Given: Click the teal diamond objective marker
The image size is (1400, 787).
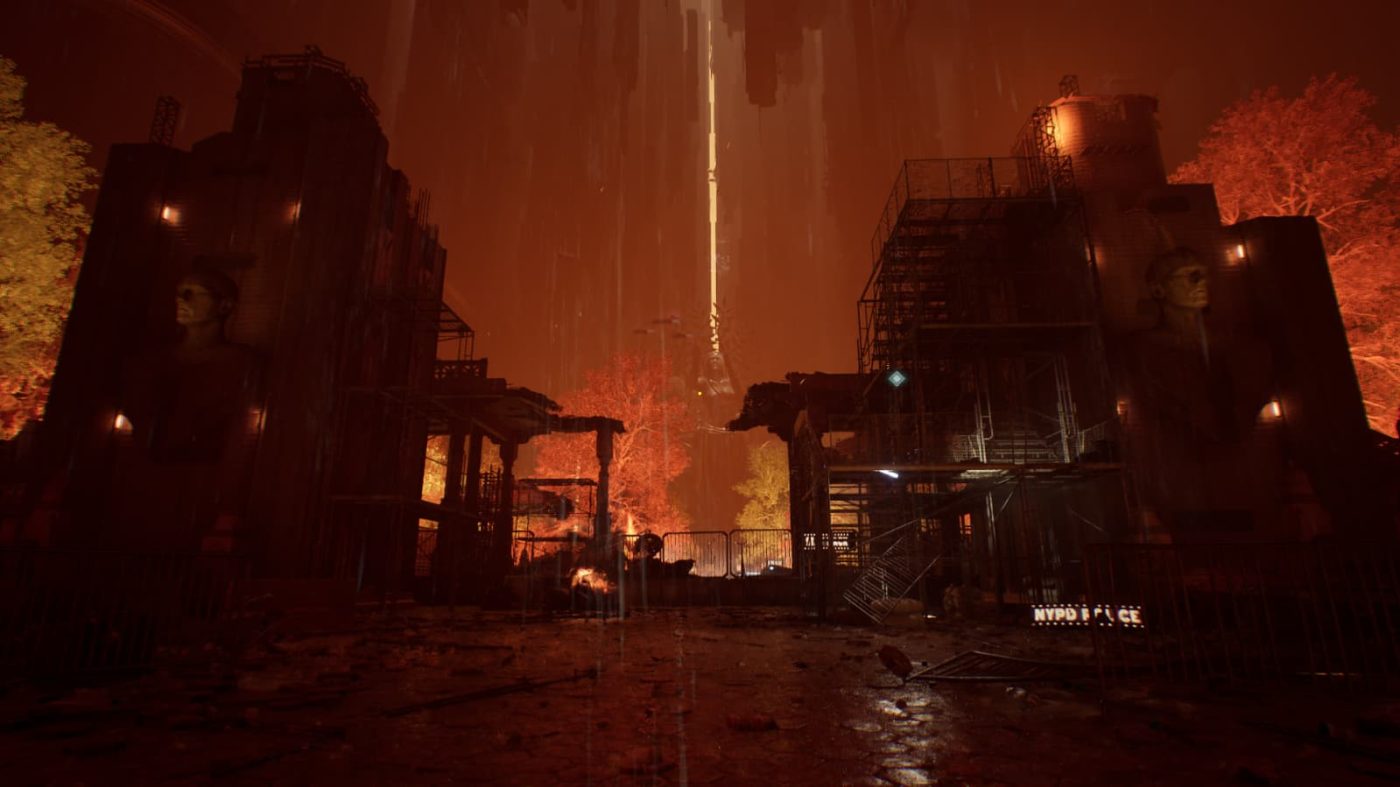Looking at the screenshot, I should (x=896, y=378).
